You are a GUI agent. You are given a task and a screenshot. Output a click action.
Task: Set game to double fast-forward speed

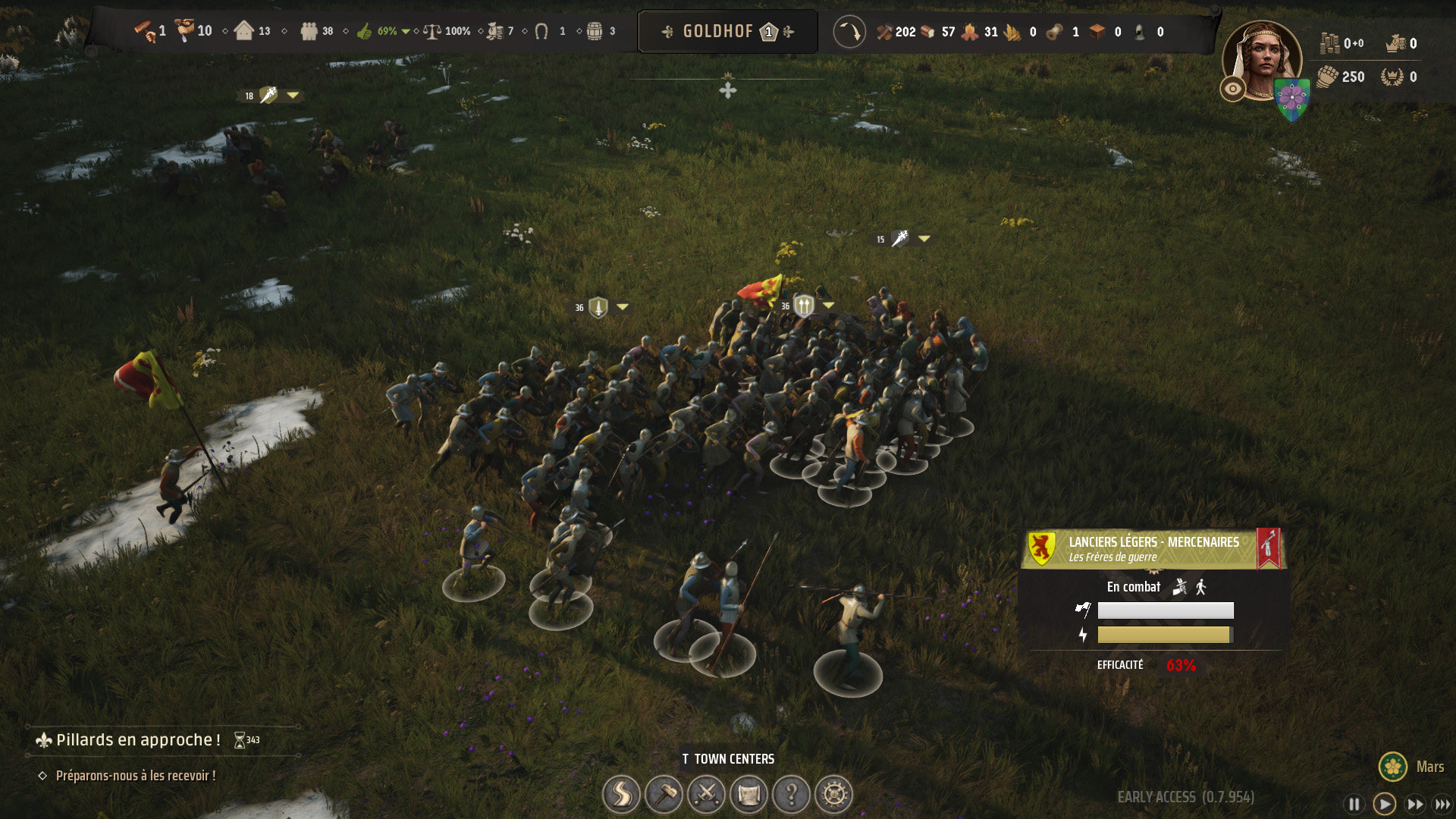point(1414,804)
